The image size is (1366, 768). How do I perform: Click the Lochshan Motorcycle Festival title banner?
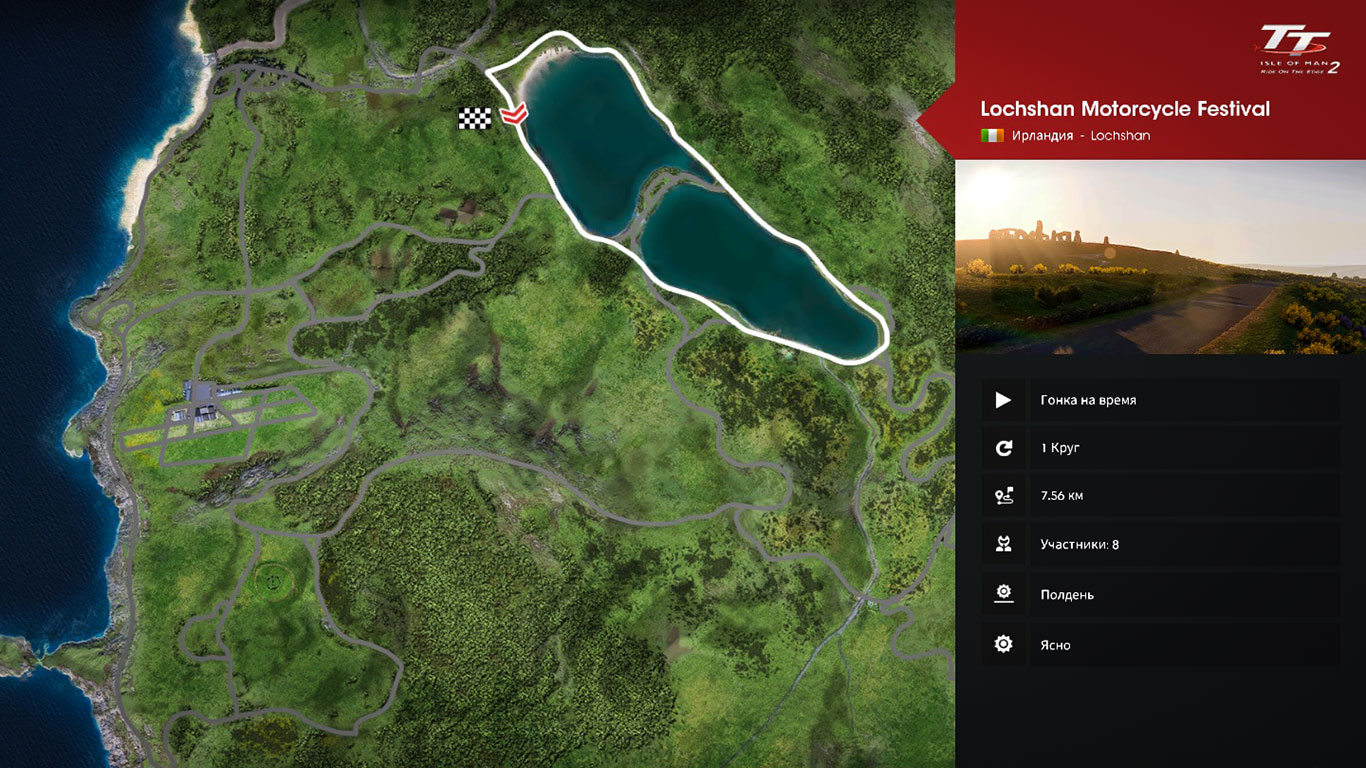(x=1125, y=109)
